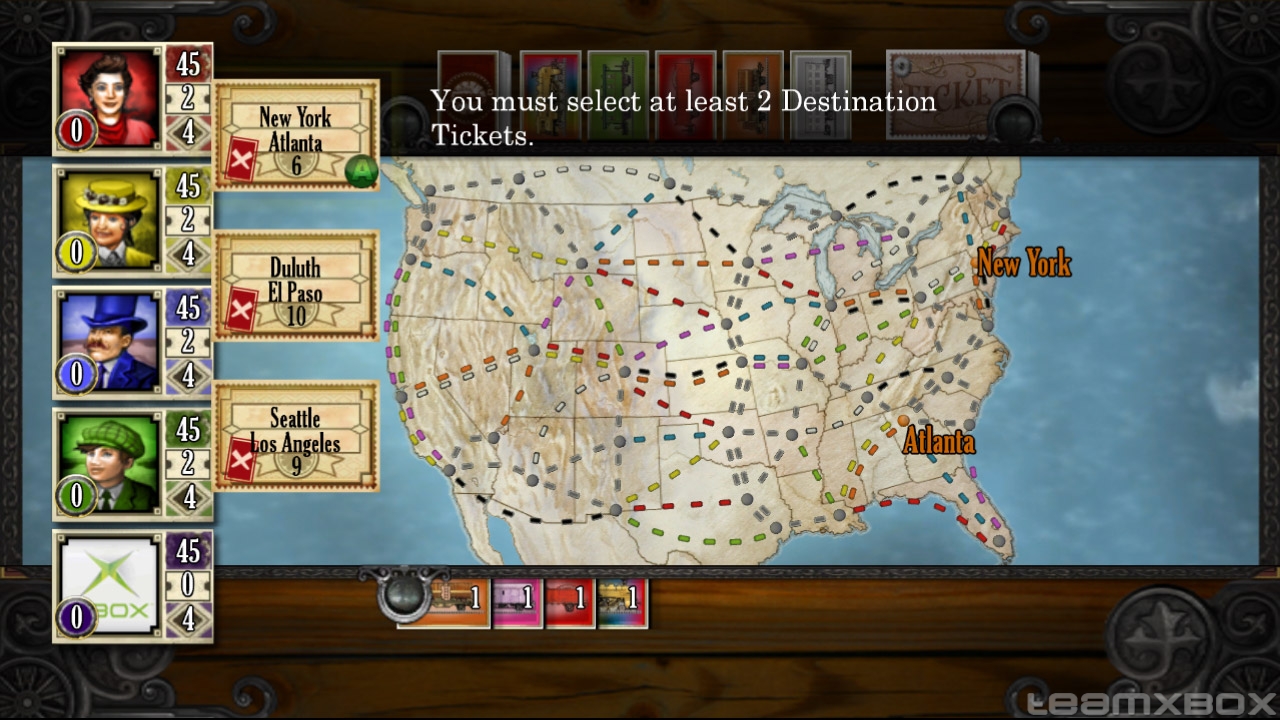Select the Xbox logo player portrait
This screenshot has width=1280, height=720.
(x=109, y=584)
